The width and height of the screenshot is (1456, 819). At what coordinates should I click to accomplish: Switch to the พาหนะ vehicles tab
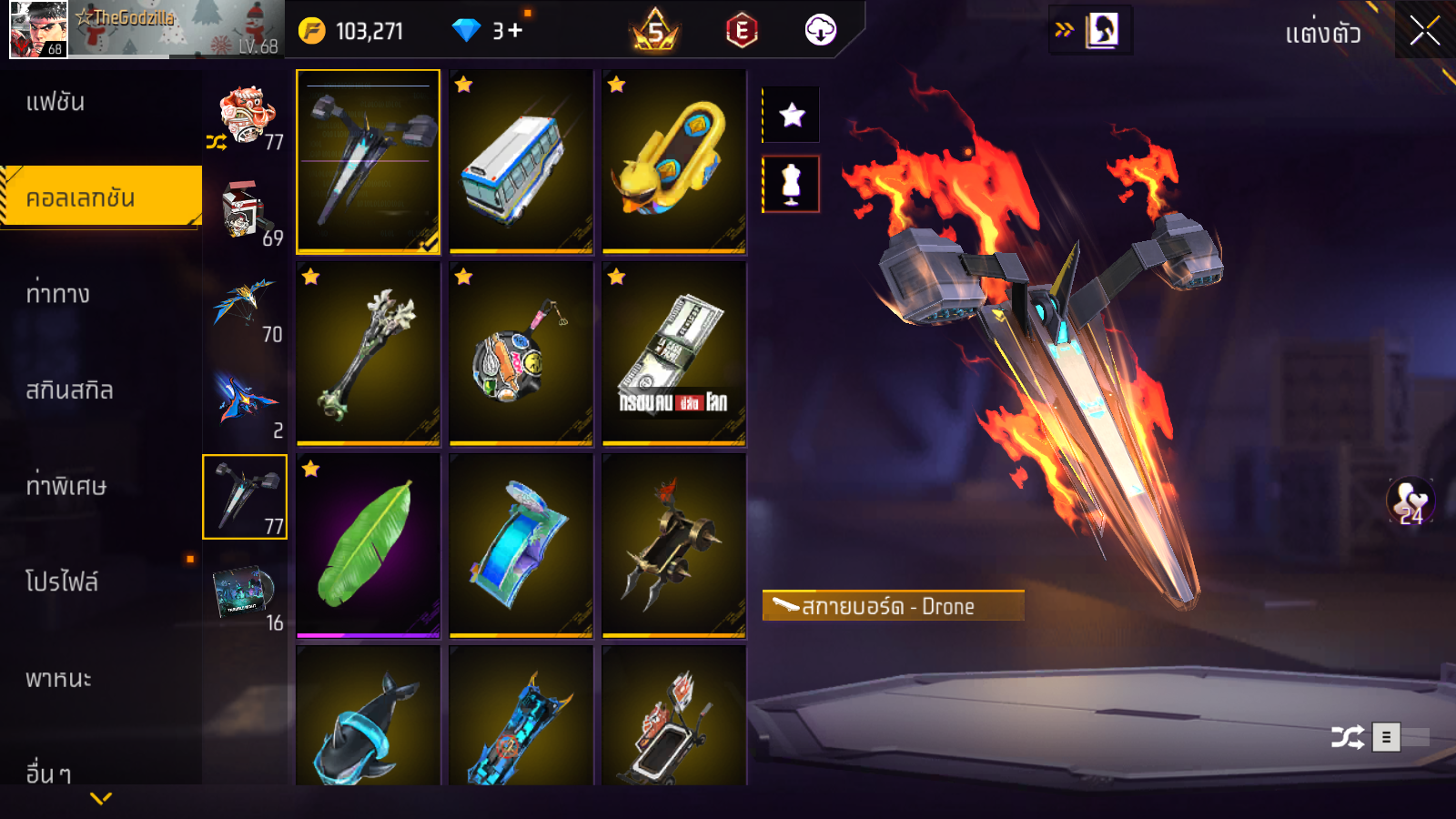pos(58,679)
